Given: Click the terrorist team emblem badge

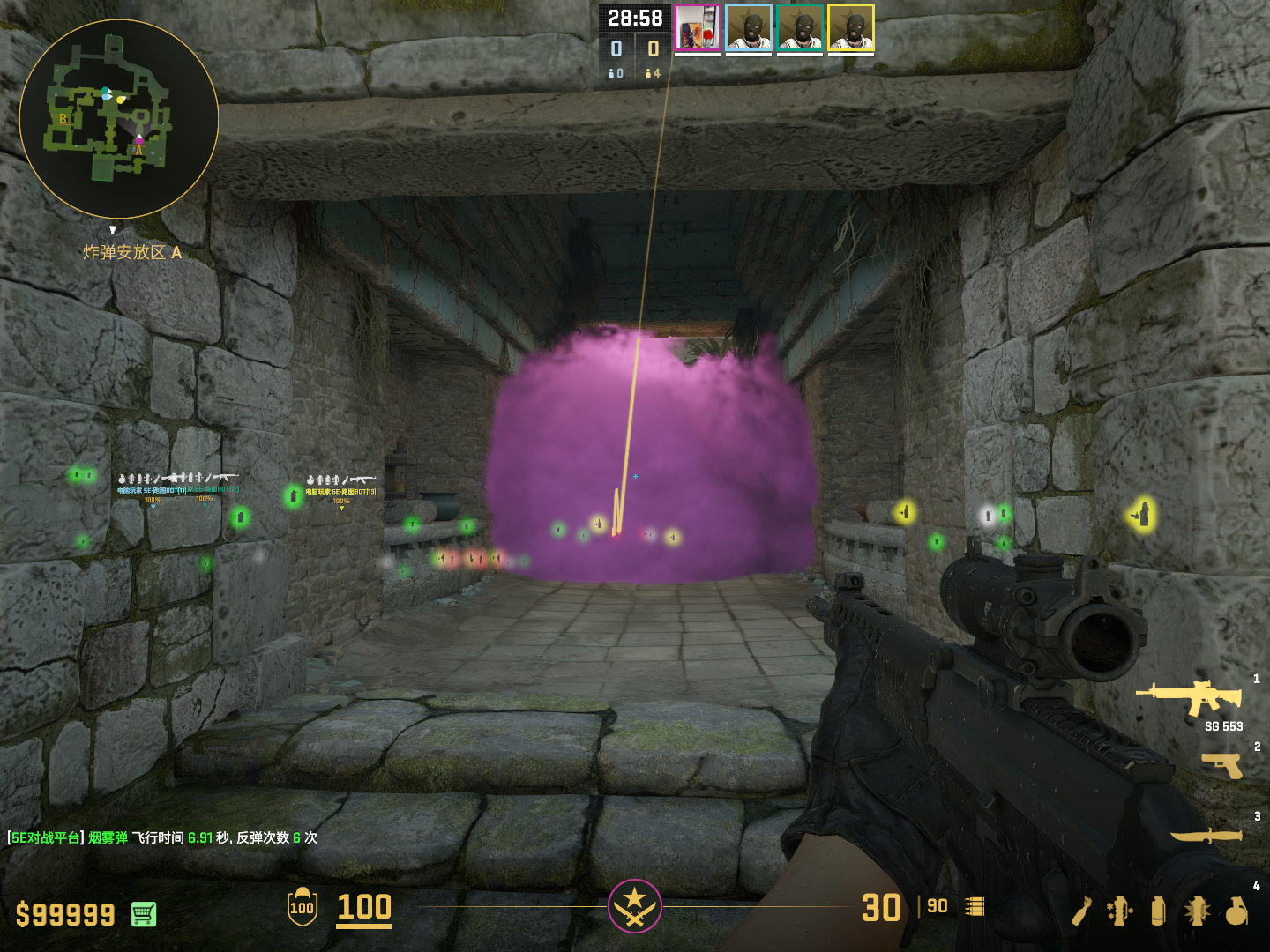Looking at the screenshot, I should [634, 905].
